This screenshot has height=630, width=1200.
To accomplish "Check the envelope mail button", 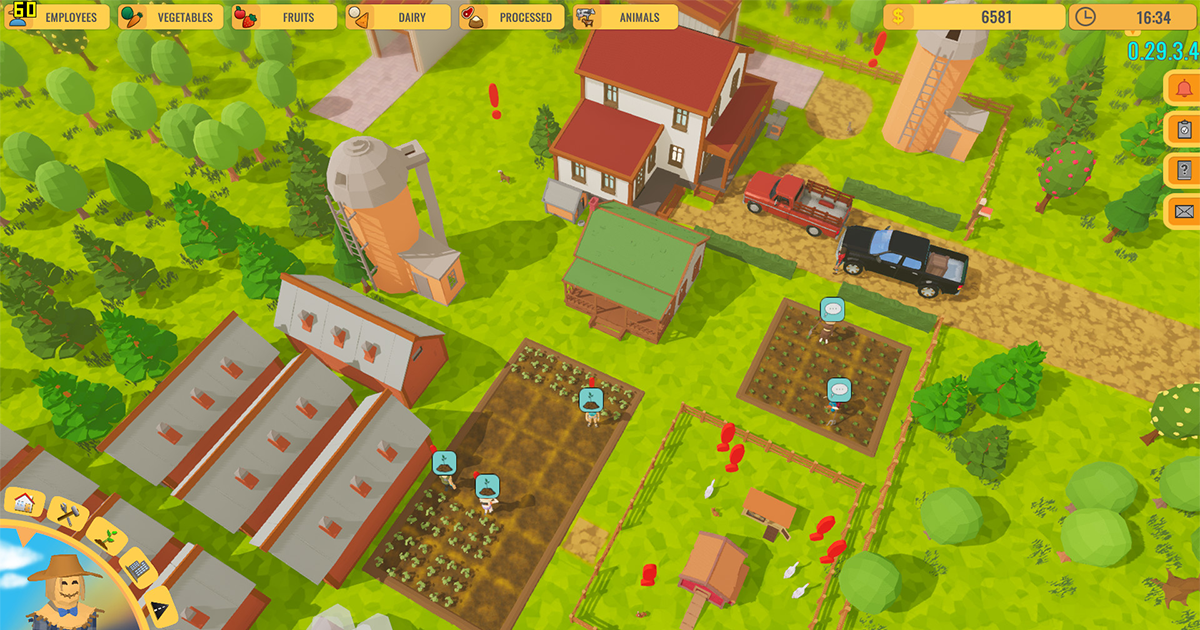I will (1184, 210).
